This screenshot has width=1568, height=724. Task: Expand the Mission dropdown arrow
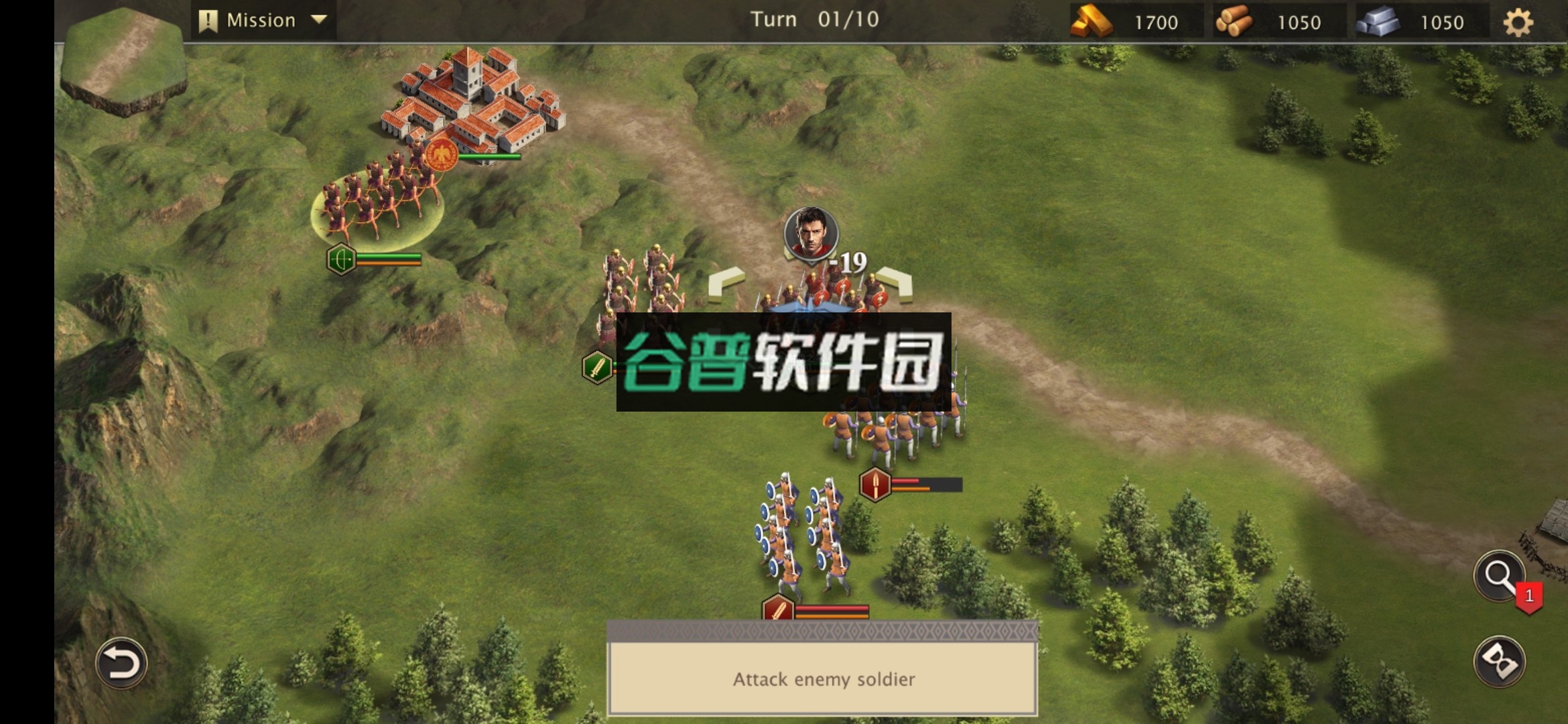320,19
